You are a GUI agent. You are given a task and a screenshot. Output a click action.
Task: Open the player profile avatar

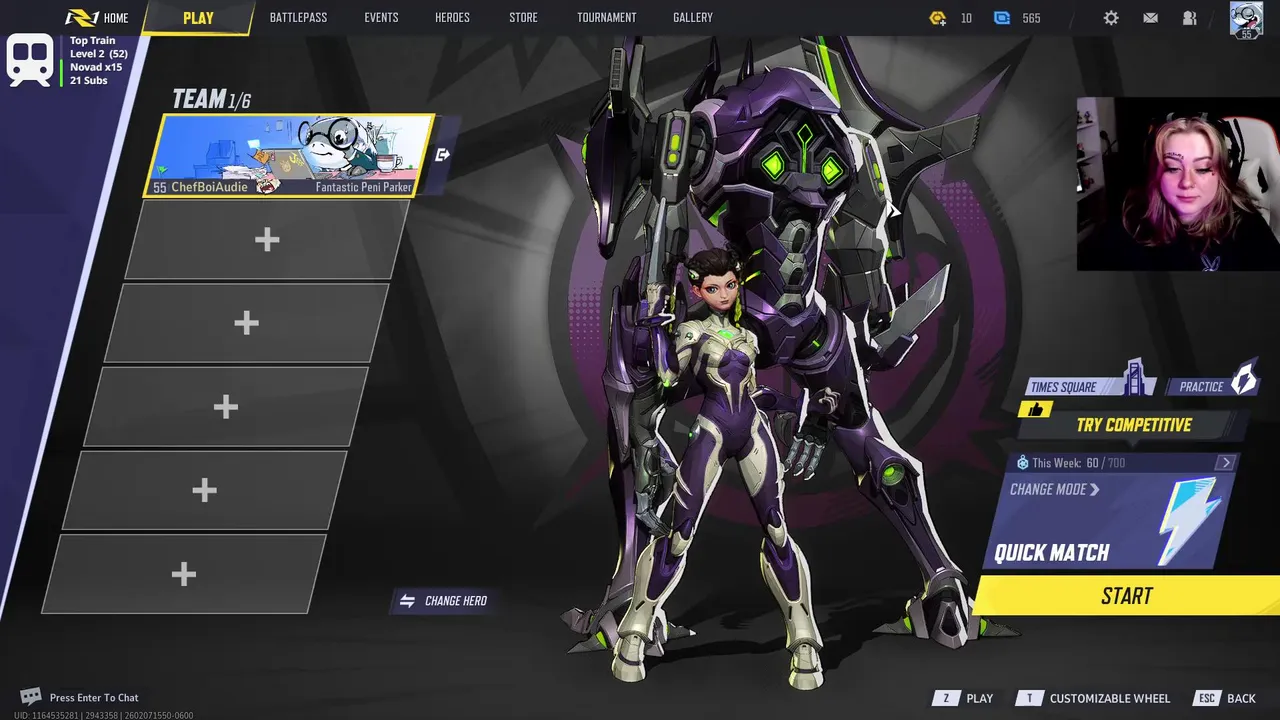[1246, 18]
